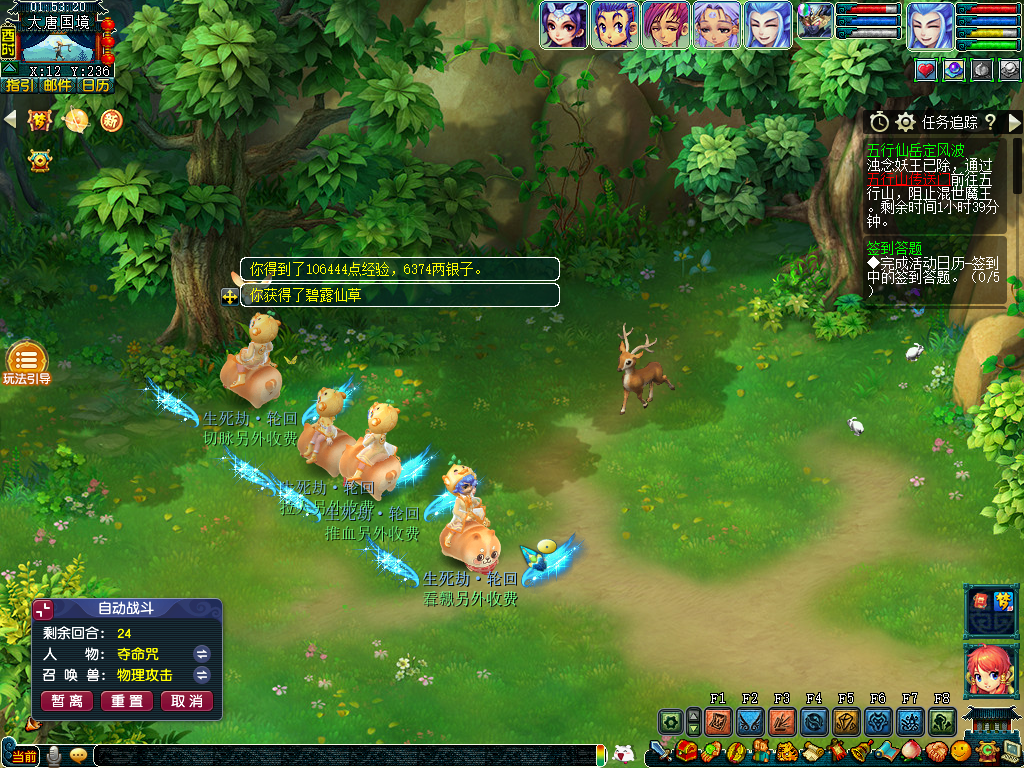Open the 指引 guide button
The image size is (1024, 768).
point(19,85)
